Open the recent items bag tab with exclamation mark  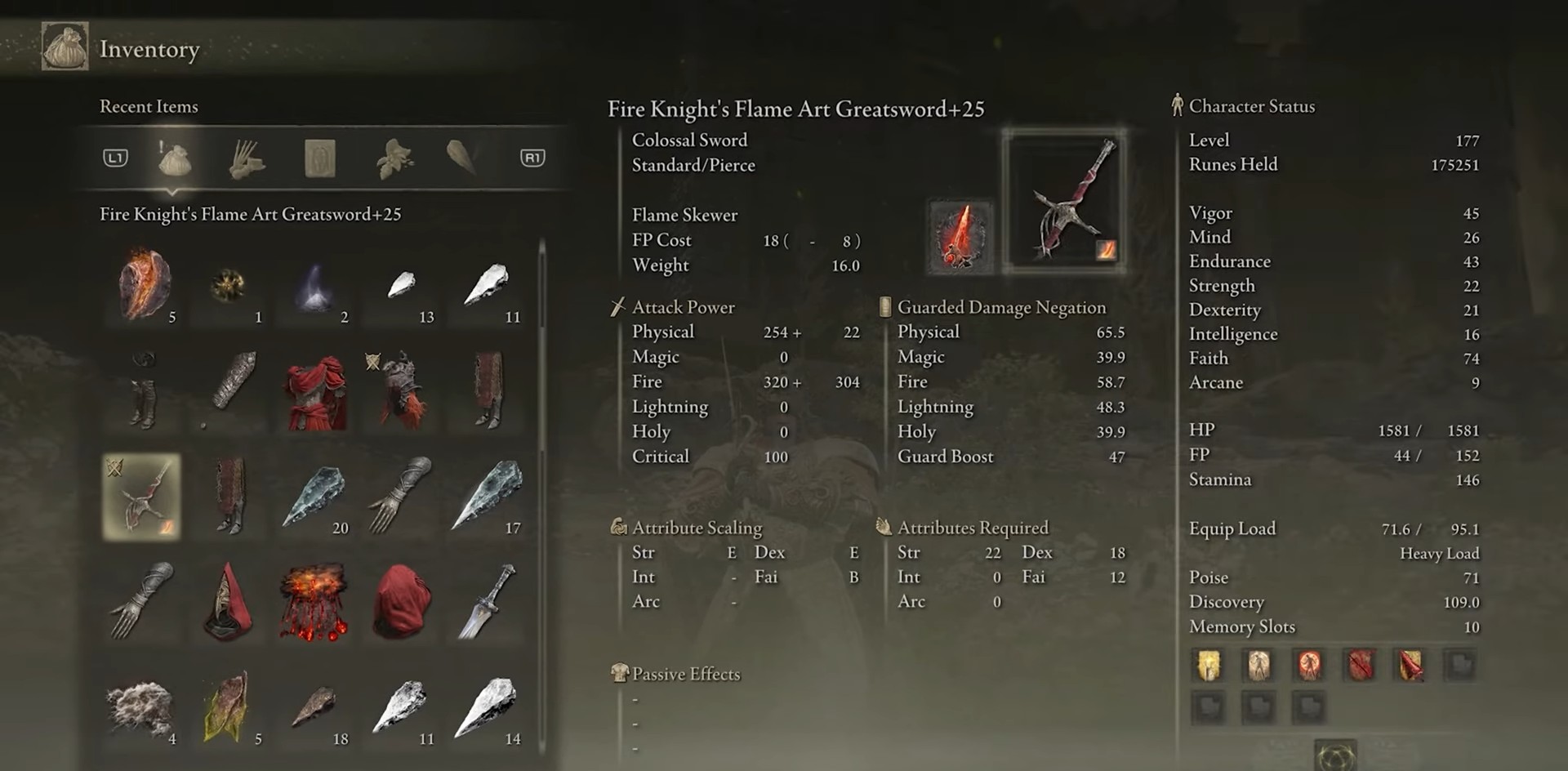[x=174, y=158]
